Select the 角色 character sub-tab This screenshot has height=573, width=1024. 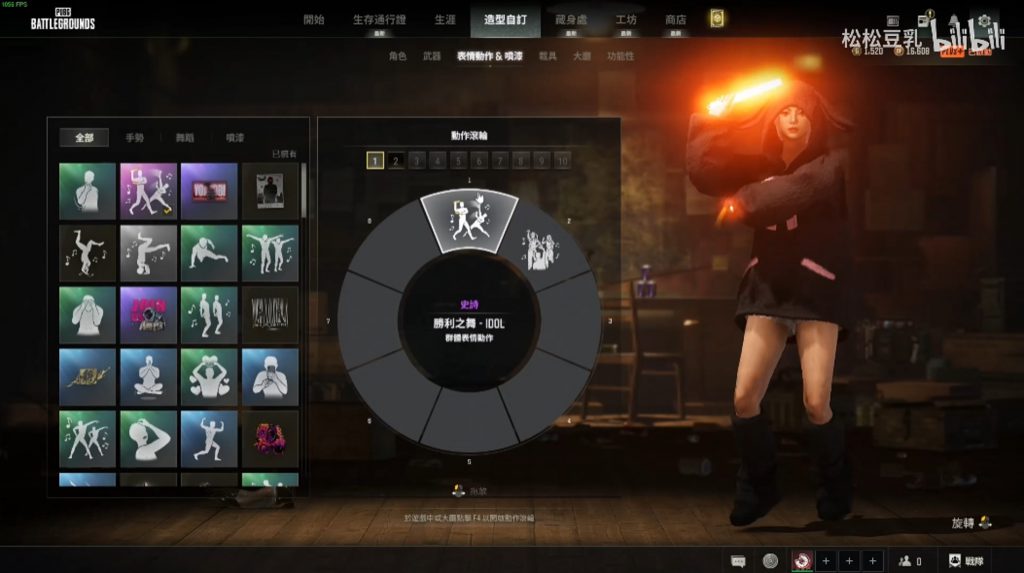[x=397, y=56]
